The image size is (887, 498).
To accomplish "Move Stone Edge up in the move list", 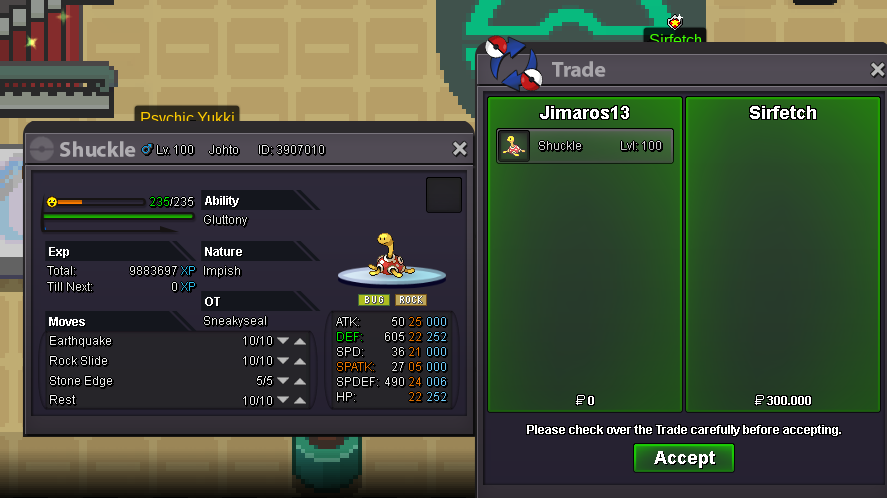I will point(300,380).
